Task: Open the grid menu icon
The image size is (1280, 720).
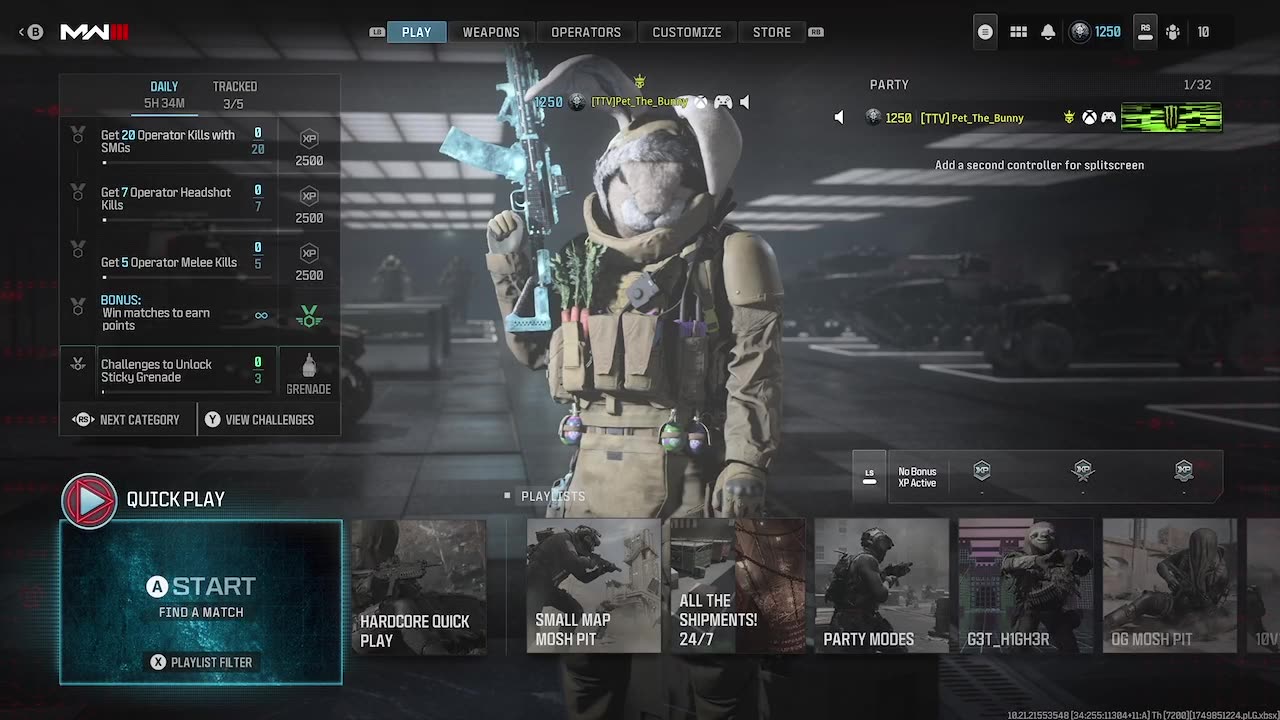Action: pos(1018,32)
